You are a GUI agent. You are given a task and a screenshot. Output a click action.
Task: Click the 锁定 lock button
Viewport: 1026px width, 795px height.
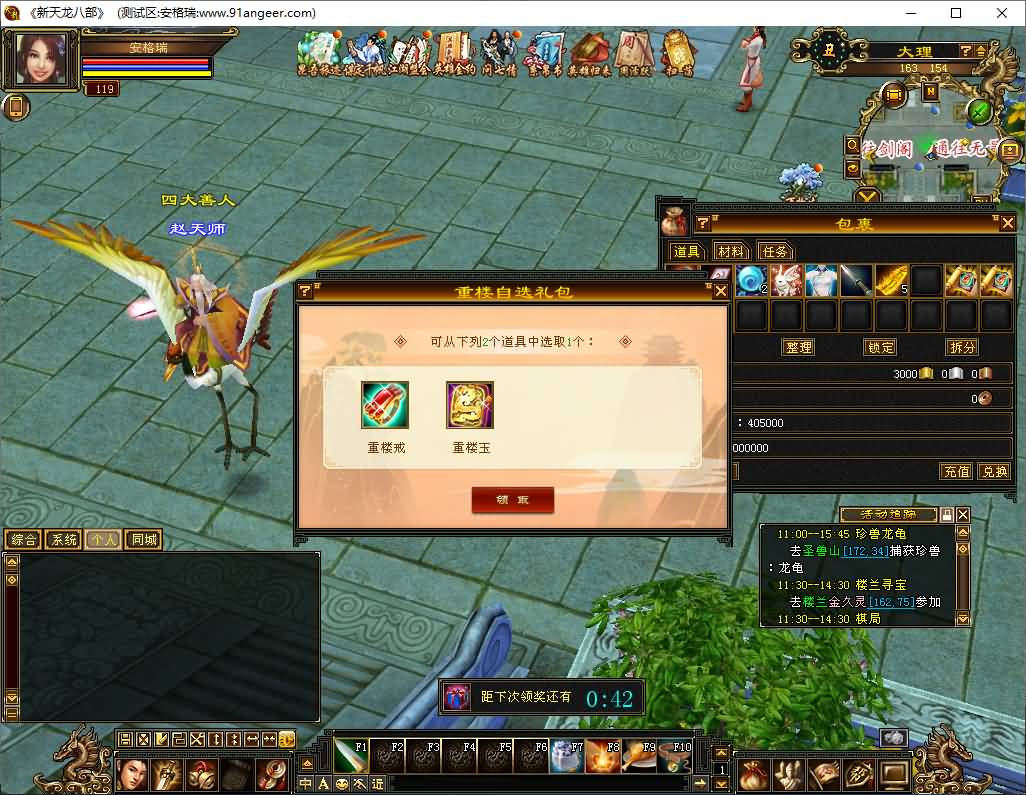[880, 347]
